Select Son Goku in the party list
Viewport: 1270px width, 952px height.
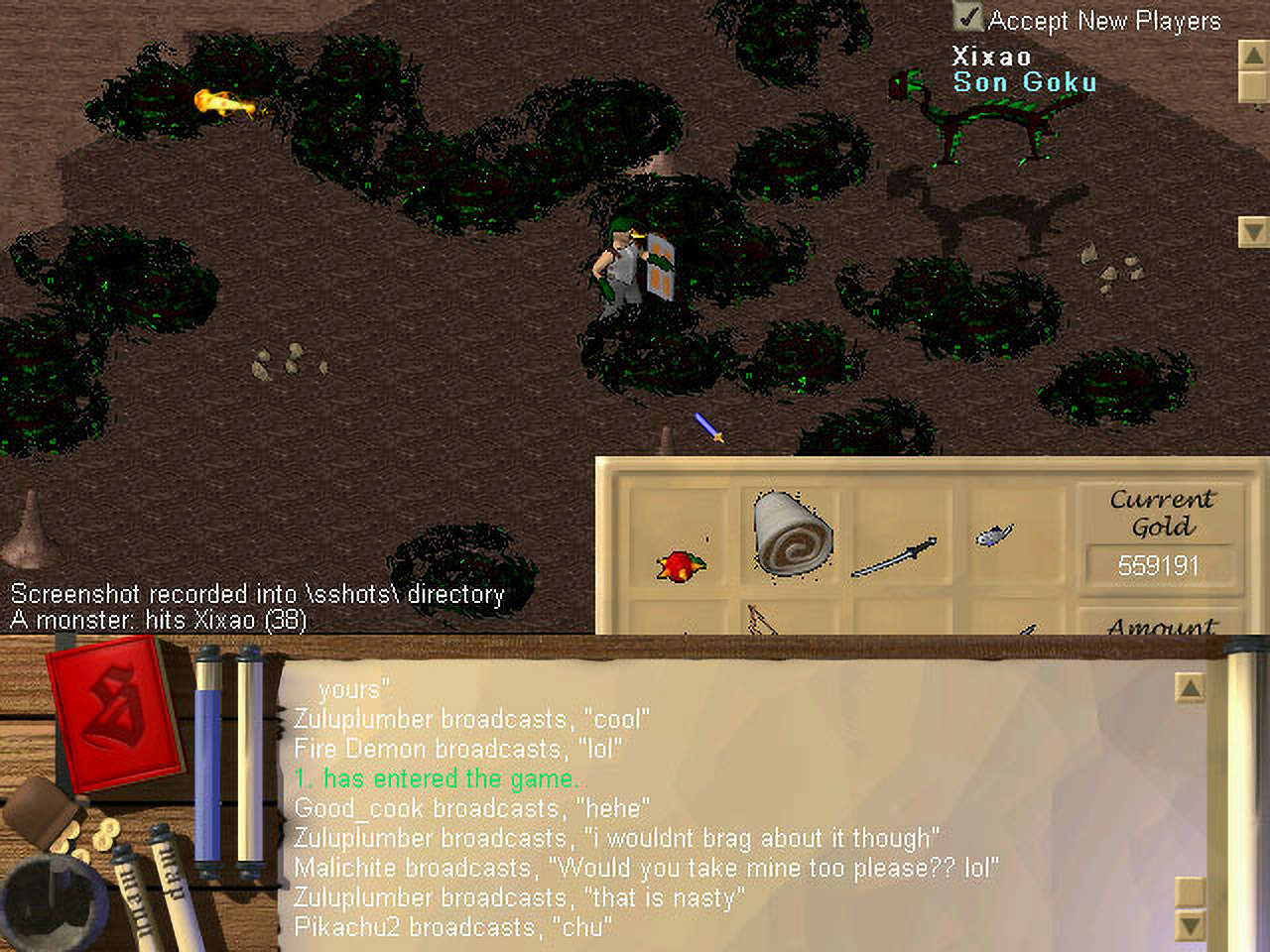(1025, 82)
